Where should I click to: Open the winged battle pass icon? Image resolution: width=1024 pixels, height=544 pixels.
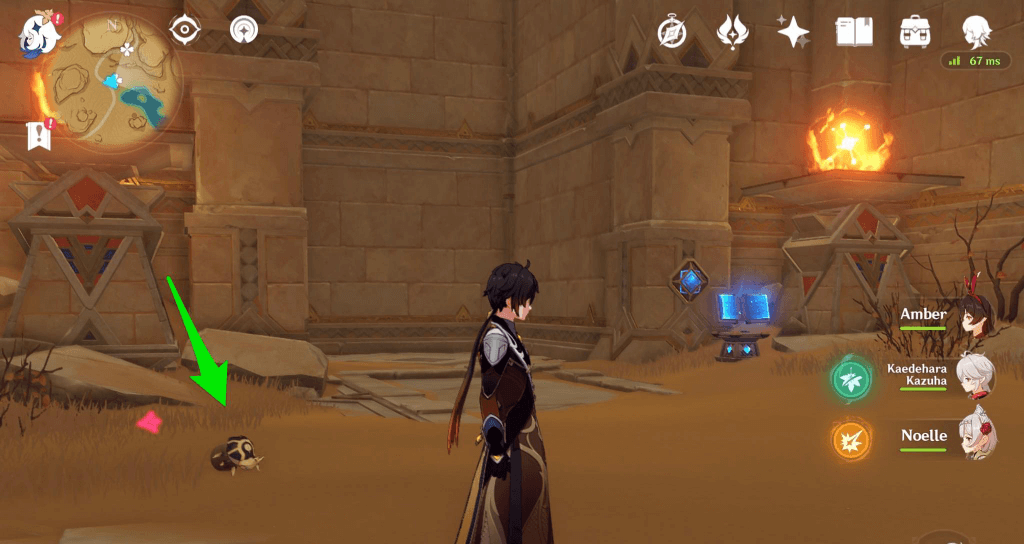click(733, 32)
